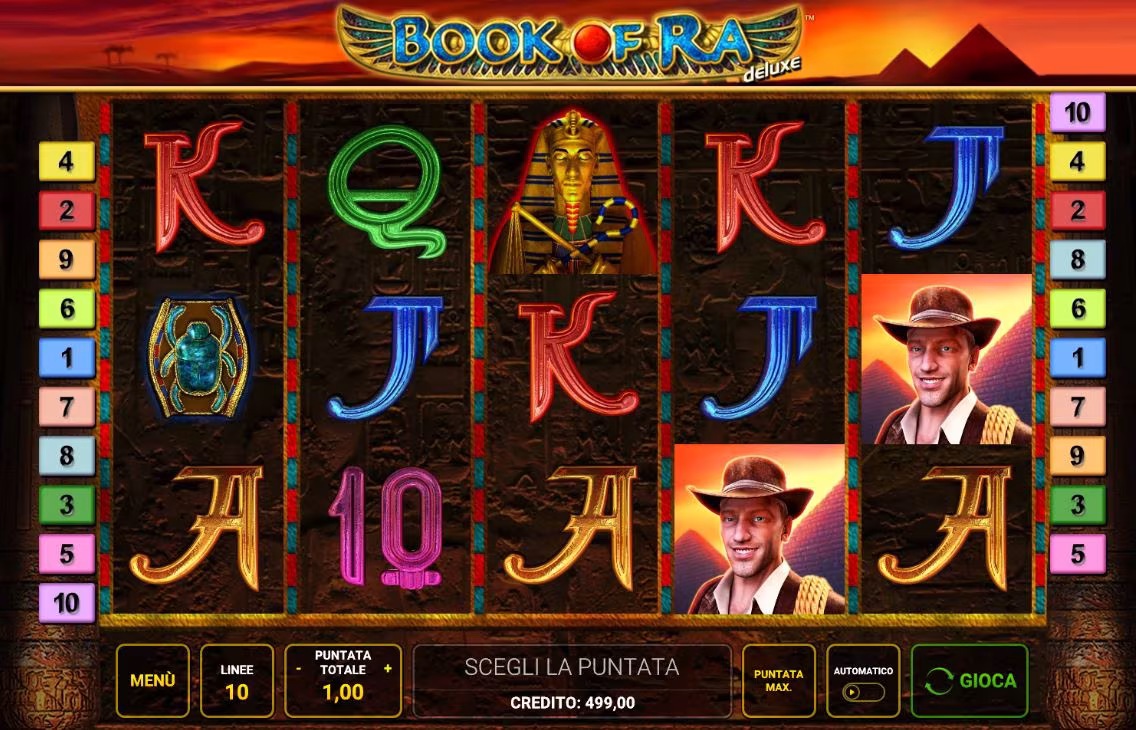Decrease total bet with the minus button
Screen dimensions: 1136x730
tap(298, 668)
